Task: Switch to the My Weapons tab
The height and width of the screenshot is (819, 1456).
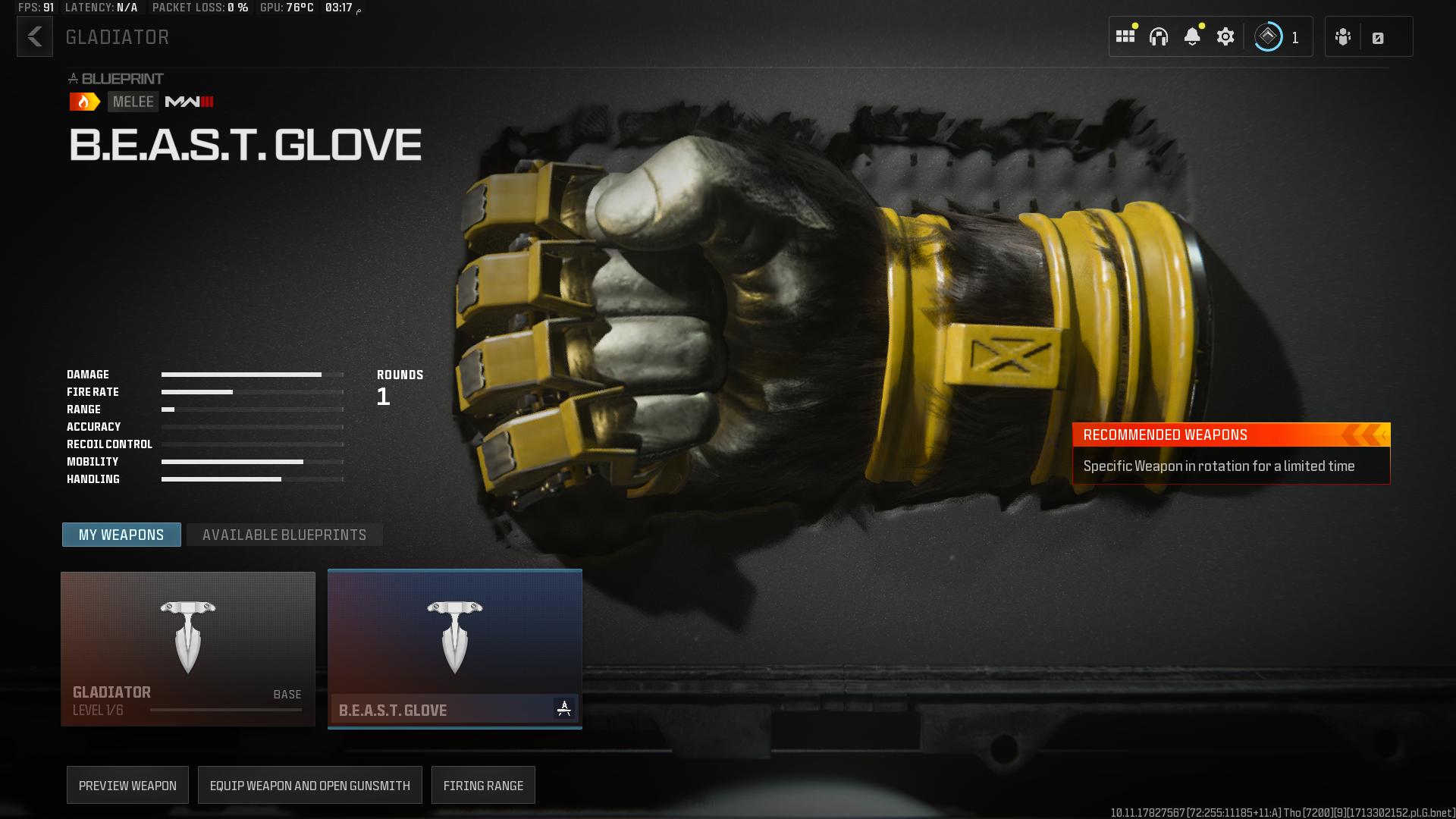Action: [x=121, y=535]
